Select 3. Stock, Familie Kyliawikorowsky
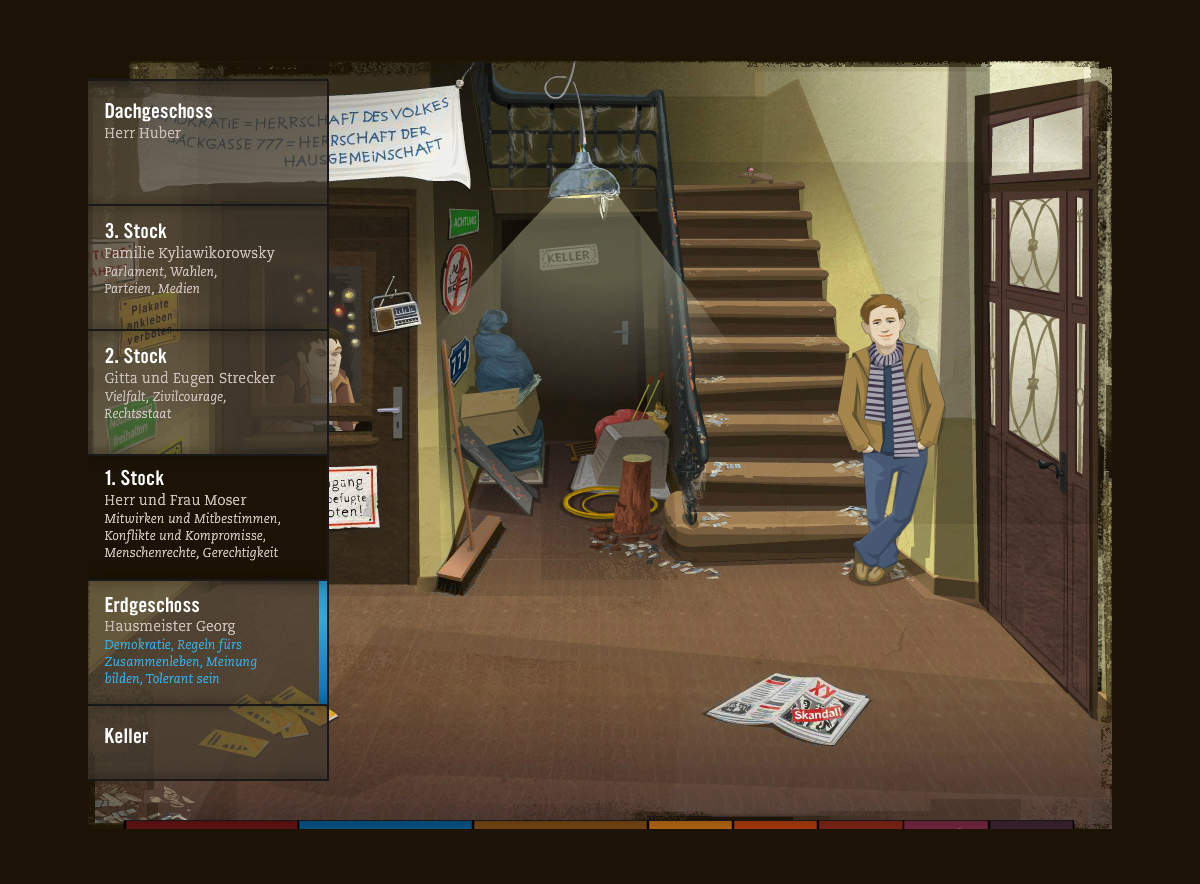Image resolution: width=1200 pixels, height=884 pixels. tap(207, 267)
